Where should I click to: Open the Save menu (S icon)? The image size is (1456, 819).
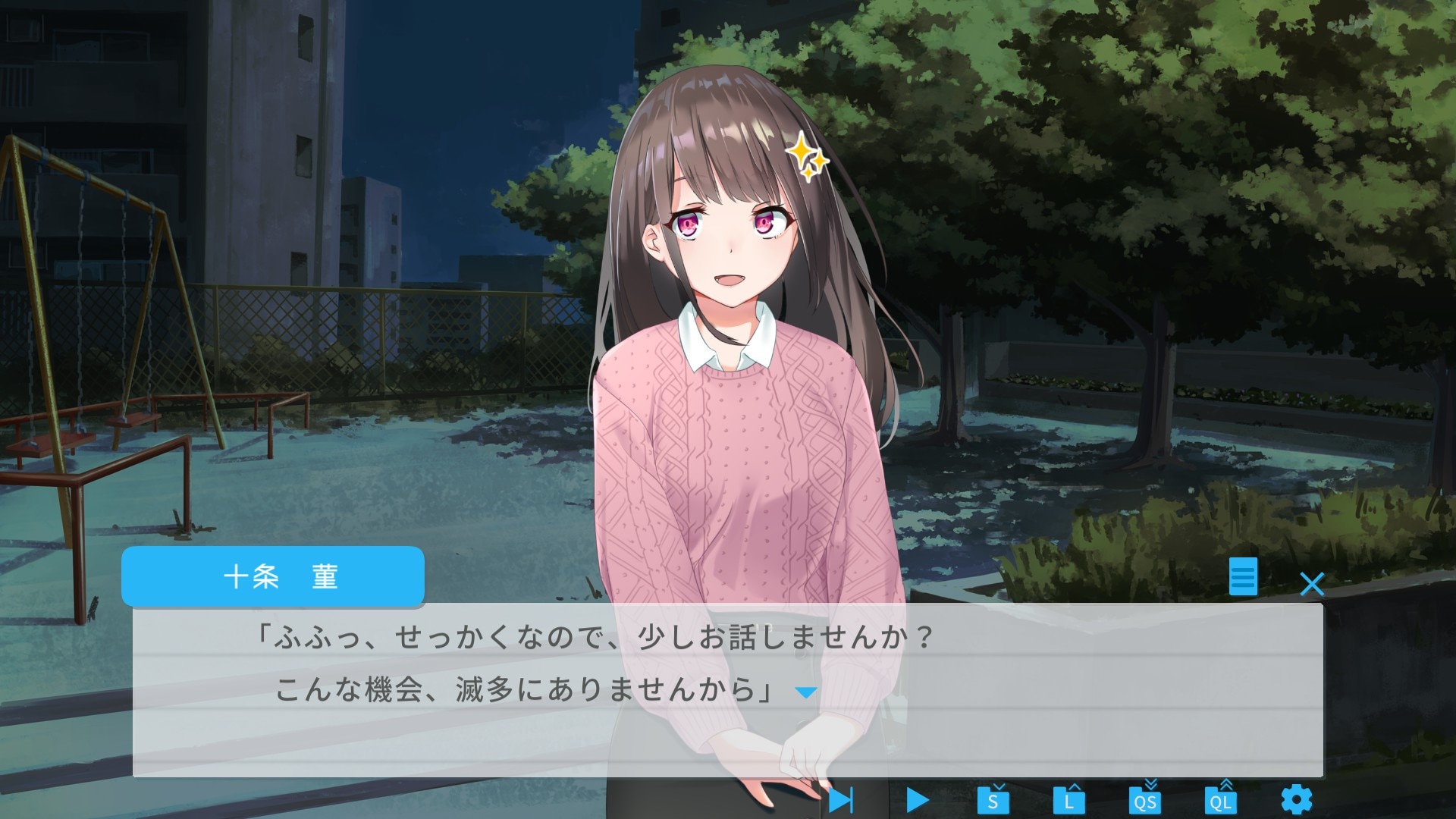click(993, 799)
